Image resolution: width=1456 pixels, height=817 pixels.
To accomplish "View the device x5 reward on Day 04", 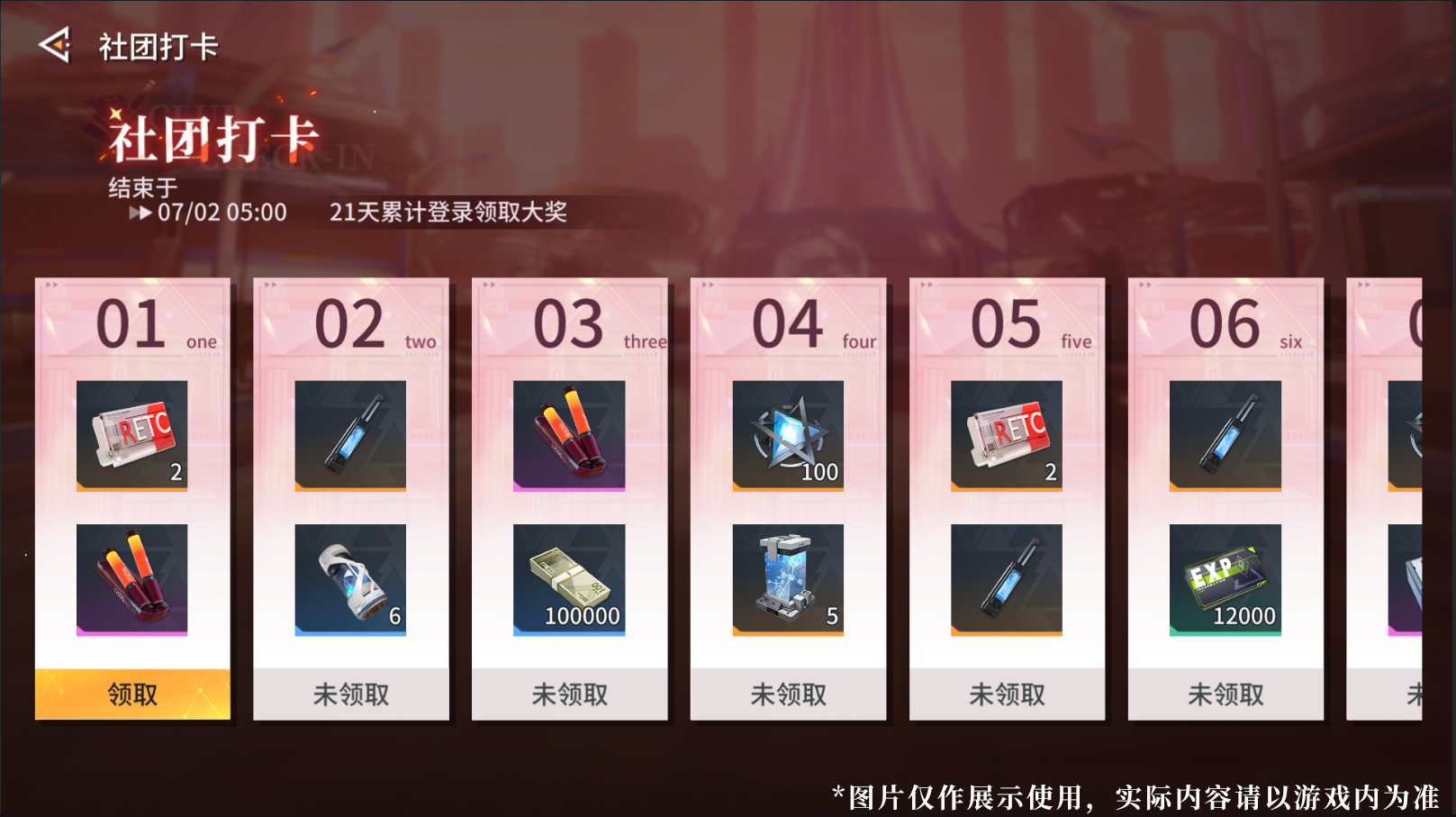I will tap(789, 580).
